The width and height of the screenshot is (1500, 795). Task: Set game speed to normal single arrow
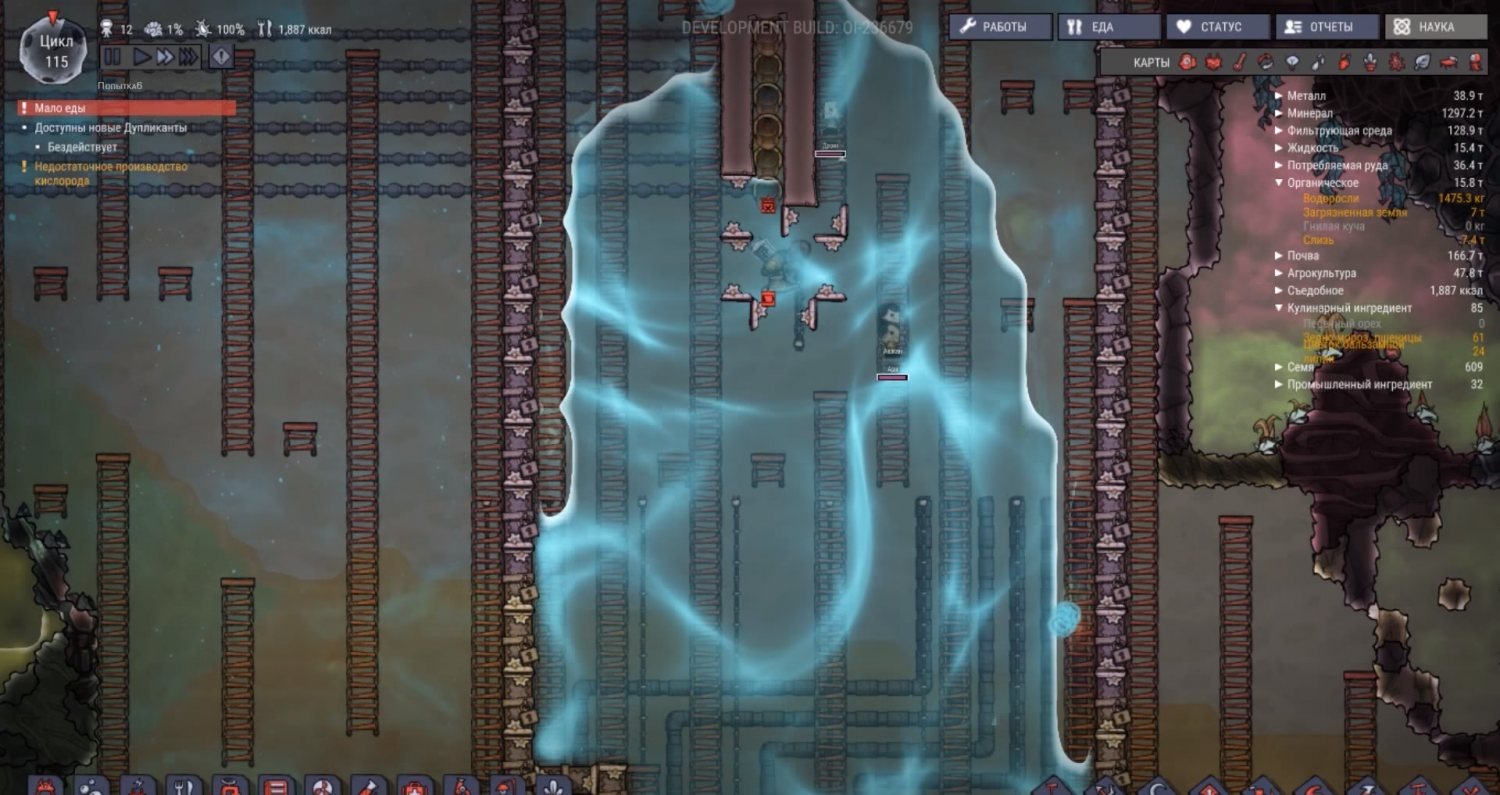tap(141, 56)
